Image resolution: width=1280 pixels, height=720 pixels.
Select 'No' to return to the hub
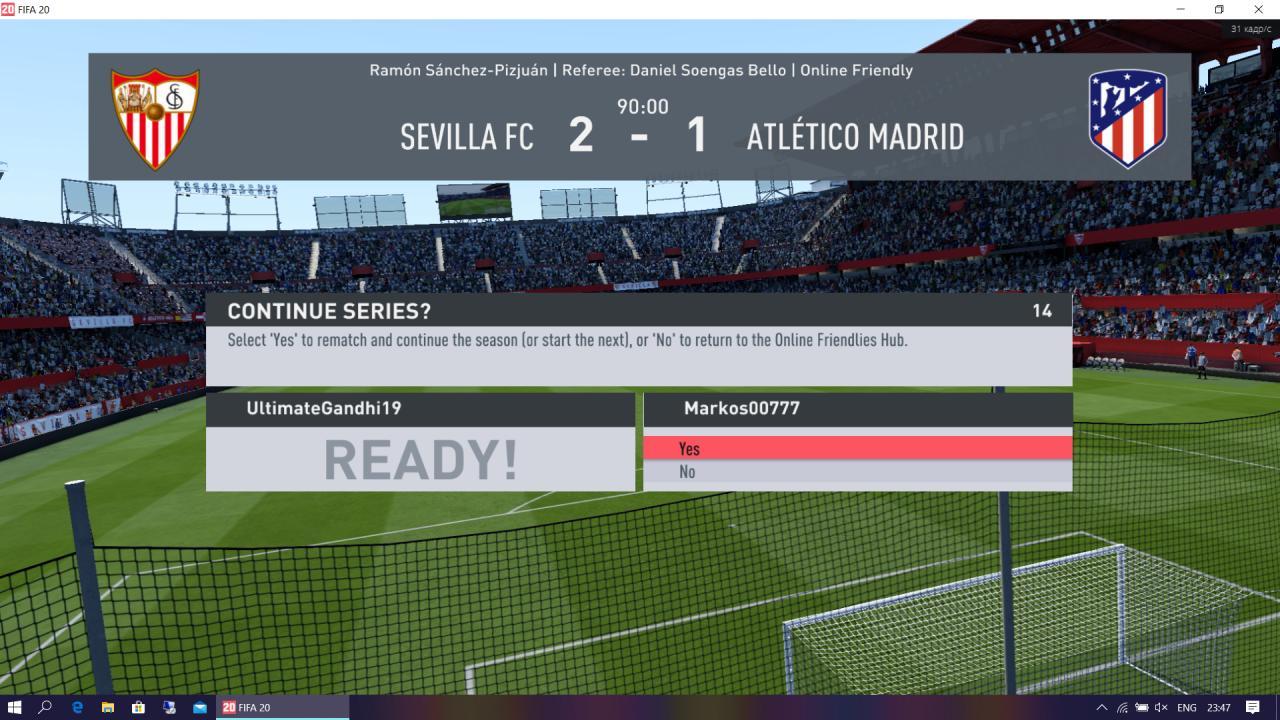point(857,472)
